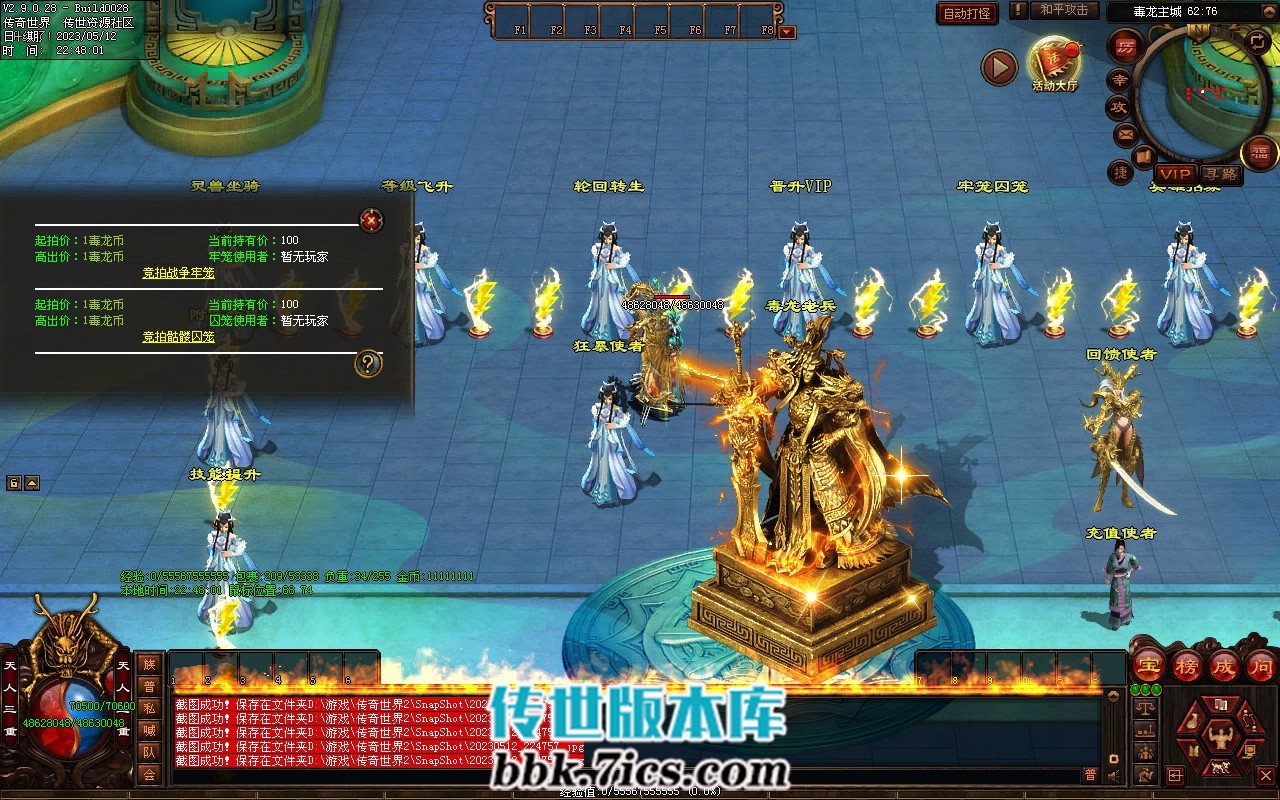This screenshot has width=1280, height=800.
Task: Toggle the 自动打怪 auto-fight button
Action: (967, 13)
